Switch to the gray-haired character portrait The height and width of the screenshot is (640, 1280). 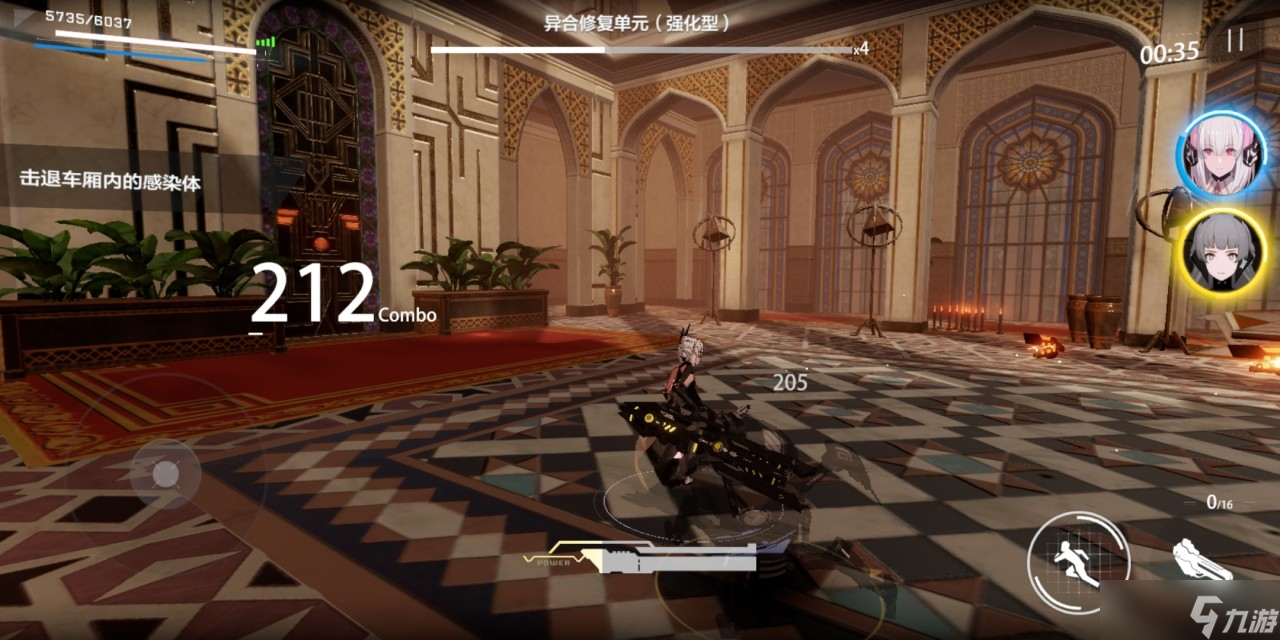(x=1222, y=250)
